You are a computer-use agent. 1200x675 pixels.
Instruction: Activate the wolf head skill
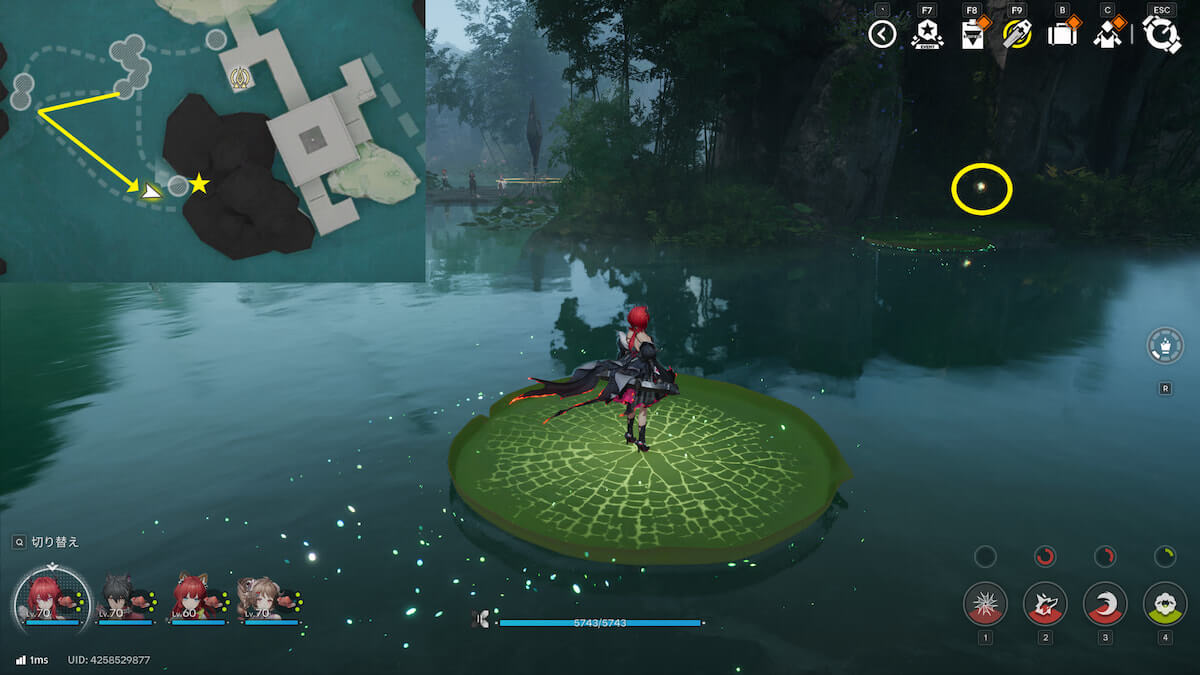(x=1045, y=603)
